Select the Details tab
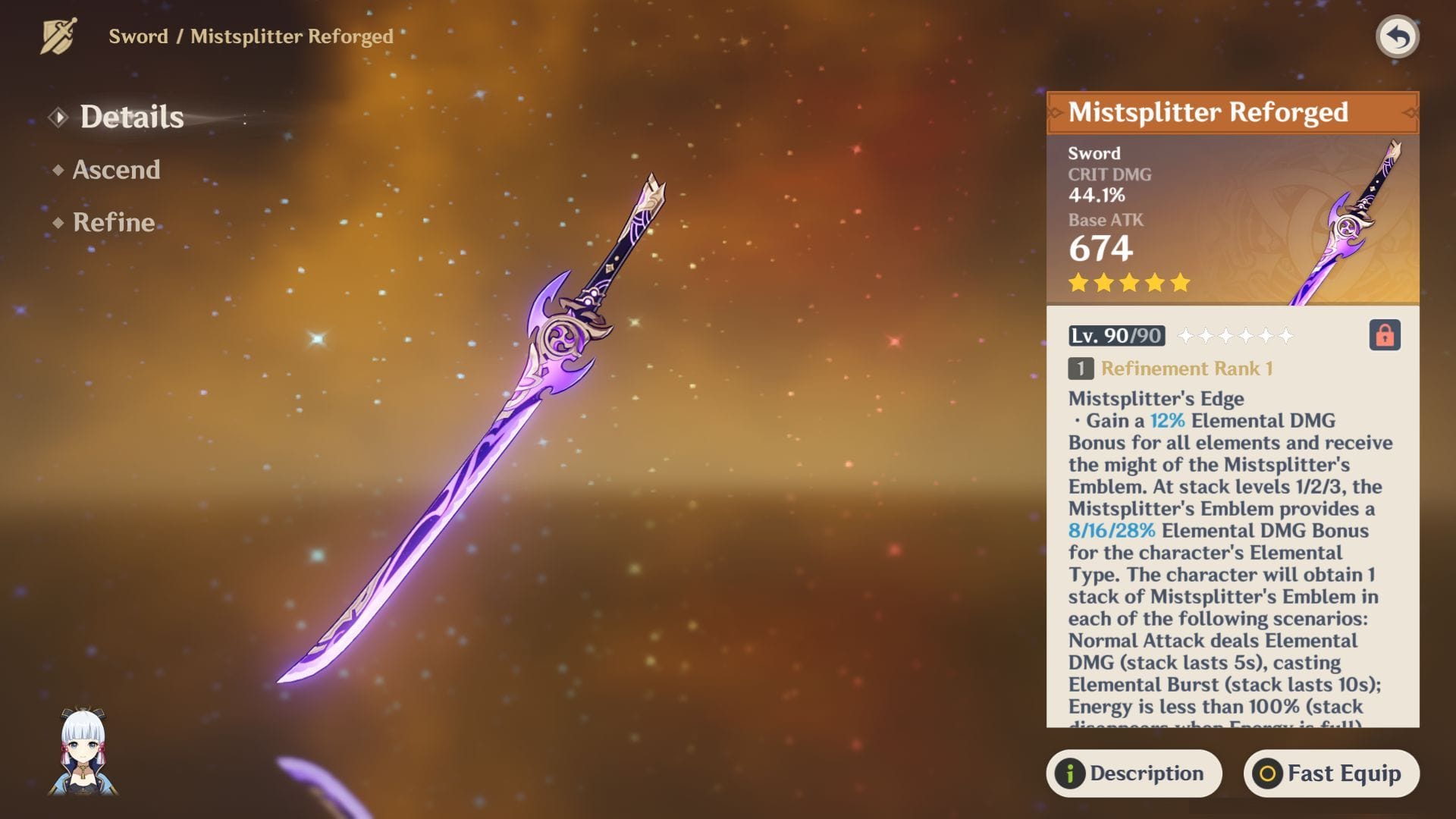 [132, 117]
